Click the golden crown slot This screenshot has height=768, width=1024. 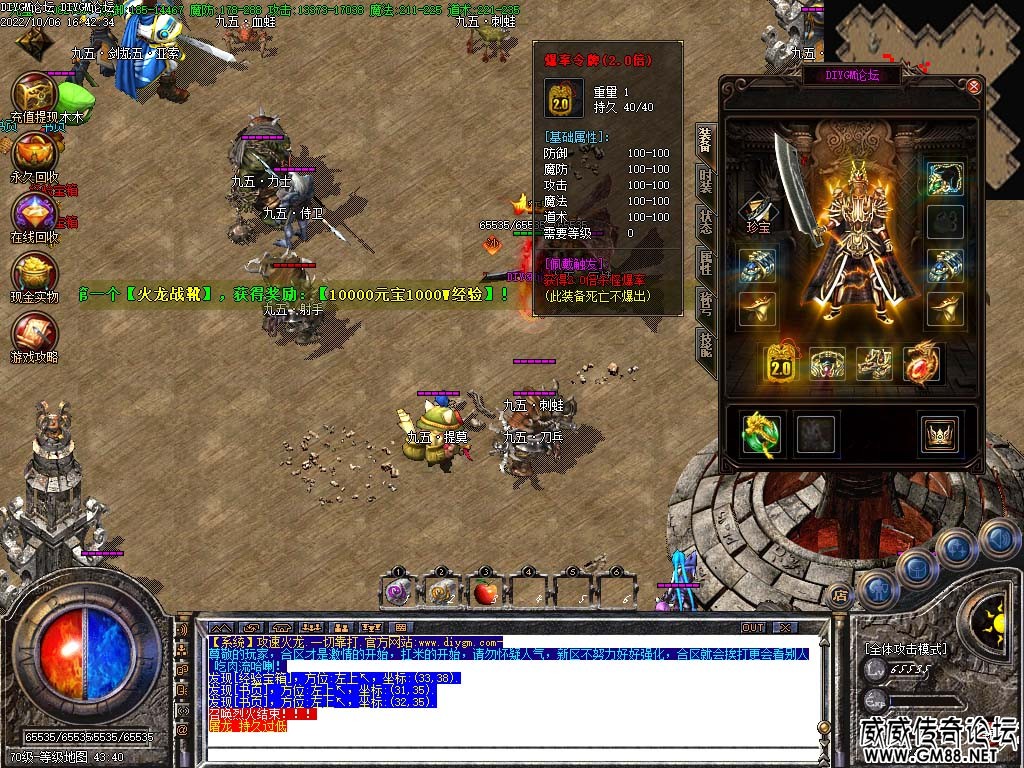coord(938,432)
